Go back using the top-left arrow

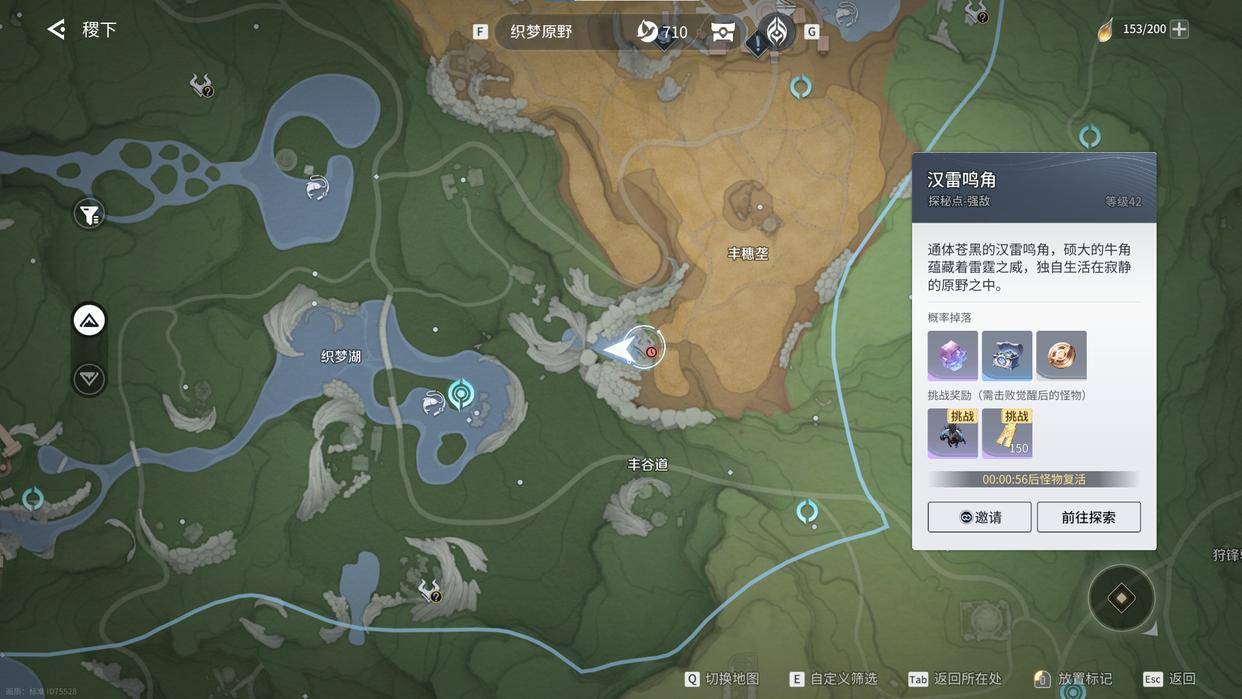click(x=56, y=29)
